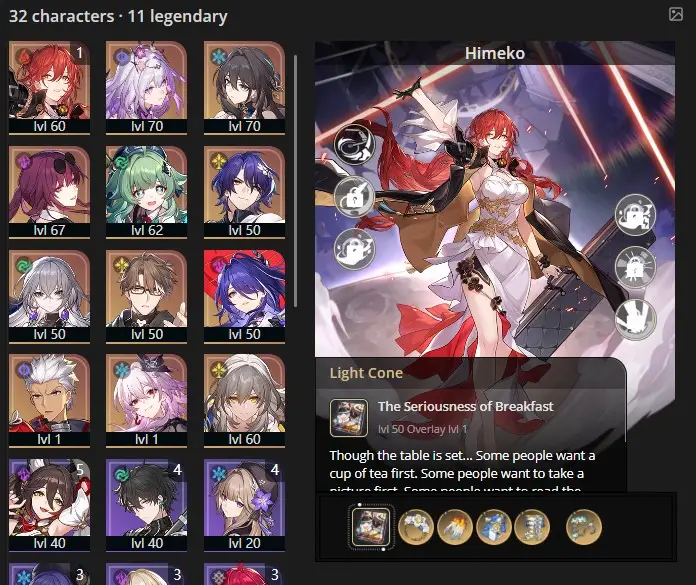696x585 pixels.
Task: Click the image icon in the top-right corner
Action: coord(675,15)
